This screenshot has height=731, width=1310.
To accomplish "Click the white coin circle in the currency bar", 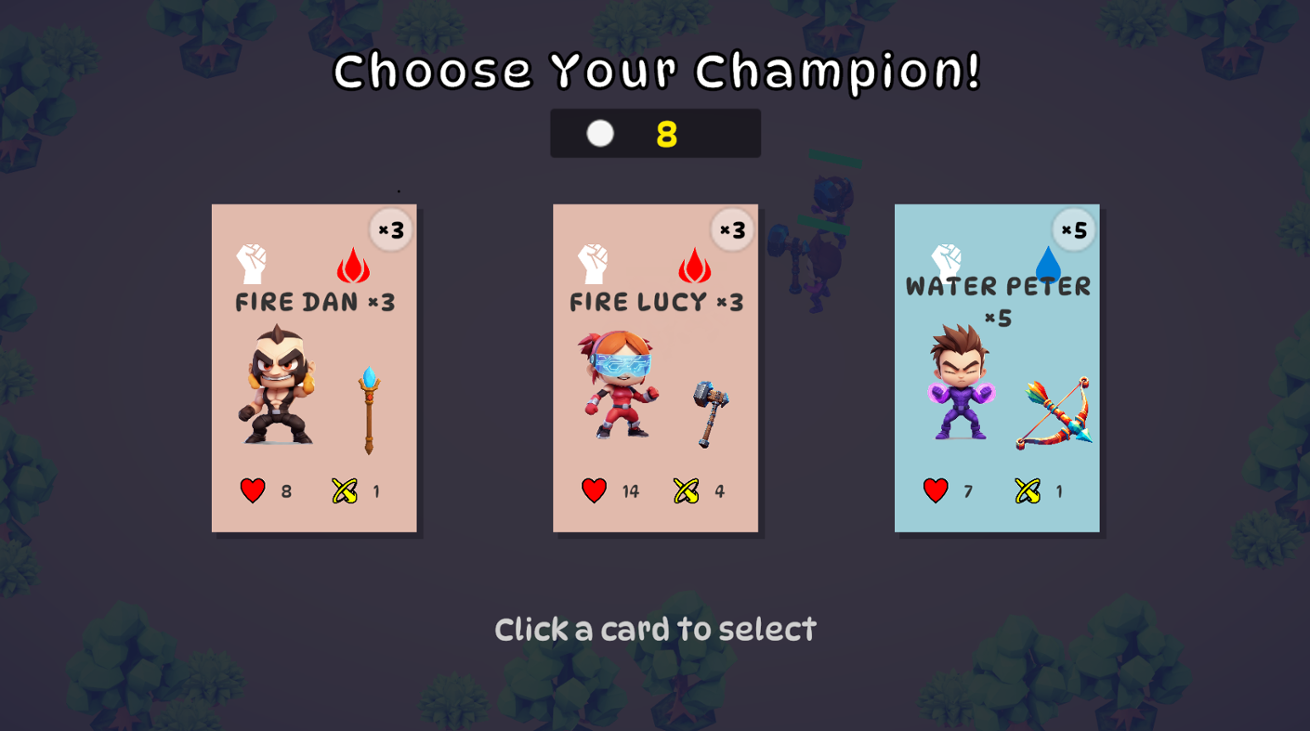I will pyautogui.click(x=600, y=132).
